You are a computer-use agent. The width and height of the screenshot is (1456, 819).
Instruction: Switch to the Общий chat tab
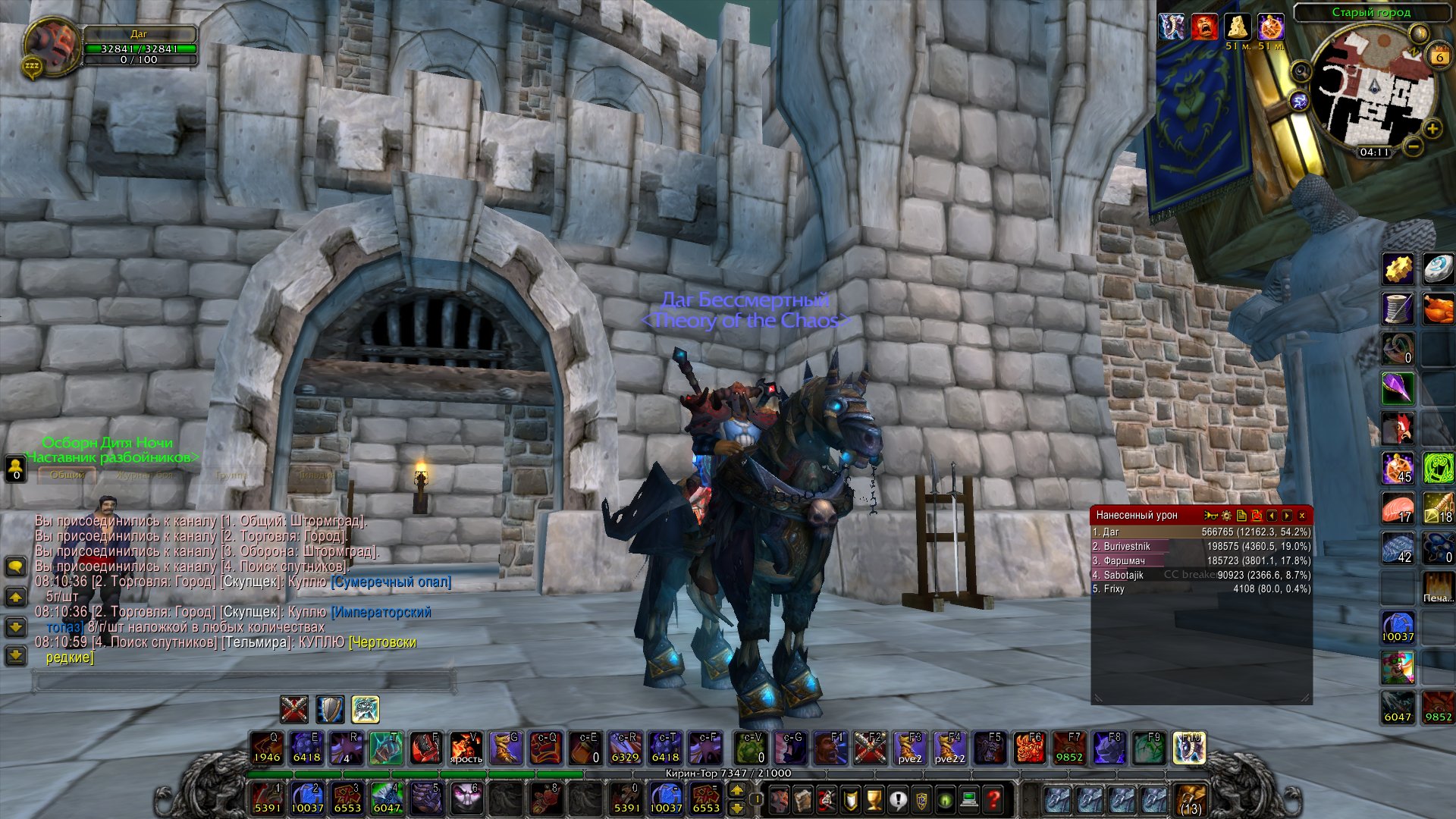click(67, 475)
